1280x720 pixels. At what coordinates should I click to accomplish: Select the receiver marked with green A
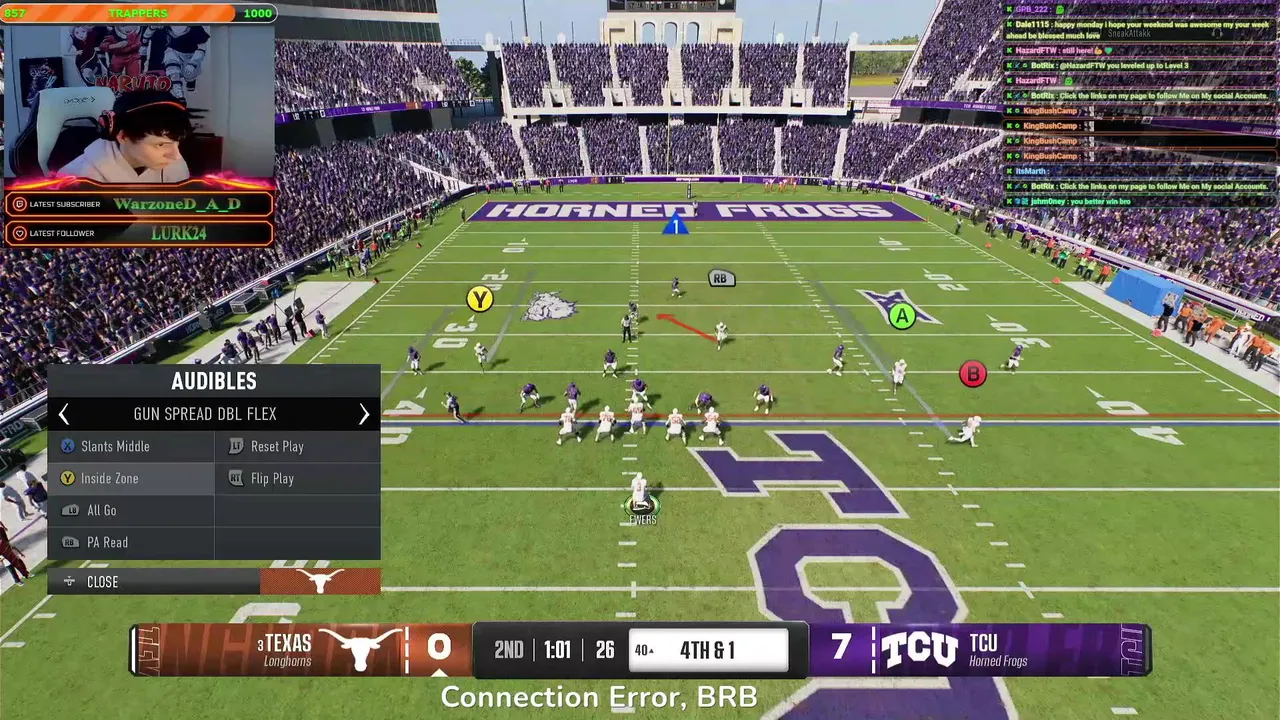point(902,317)
